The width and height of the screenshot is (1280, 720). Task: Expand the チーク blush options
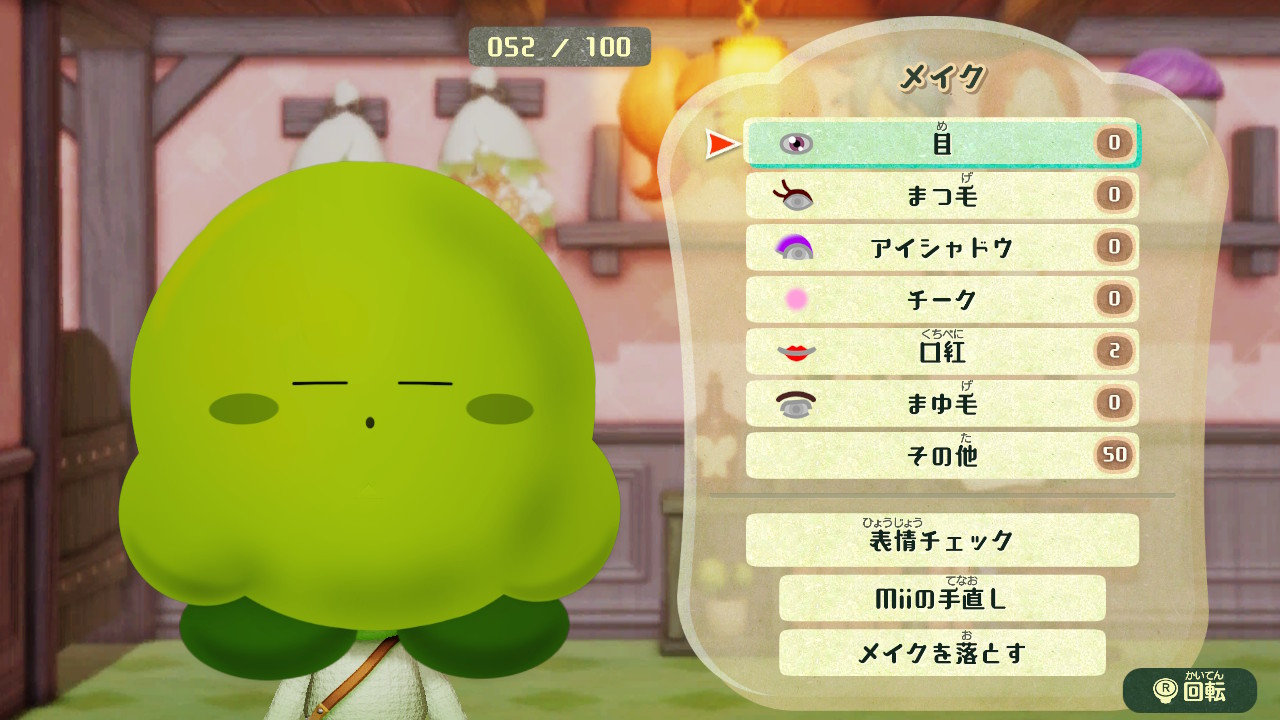coord(940,300)
